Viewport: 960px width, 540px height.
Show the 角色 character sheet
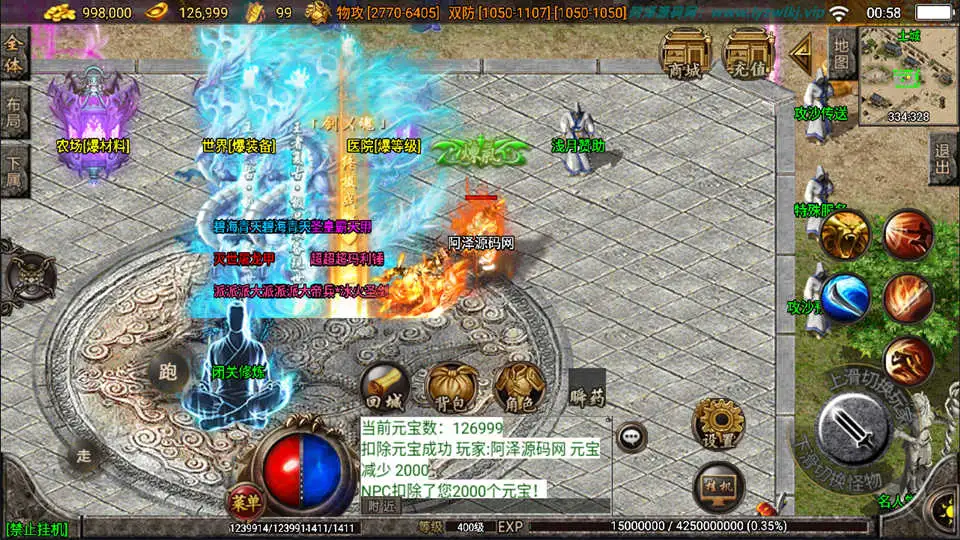click(519, 388)
